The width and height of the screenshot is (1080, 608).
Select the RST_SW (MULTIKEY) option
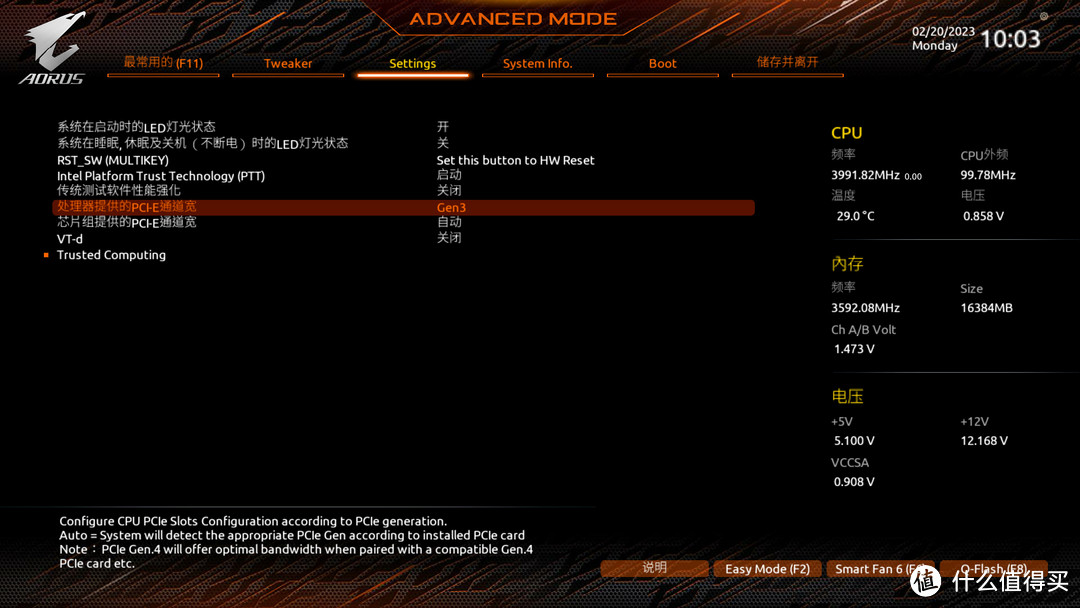pos(113,160)
